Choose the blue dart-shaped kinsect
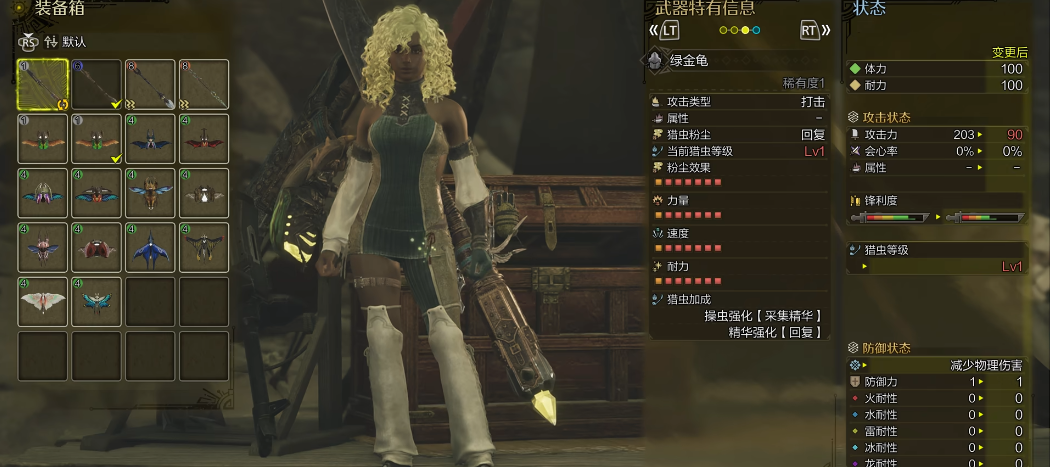 150,247
